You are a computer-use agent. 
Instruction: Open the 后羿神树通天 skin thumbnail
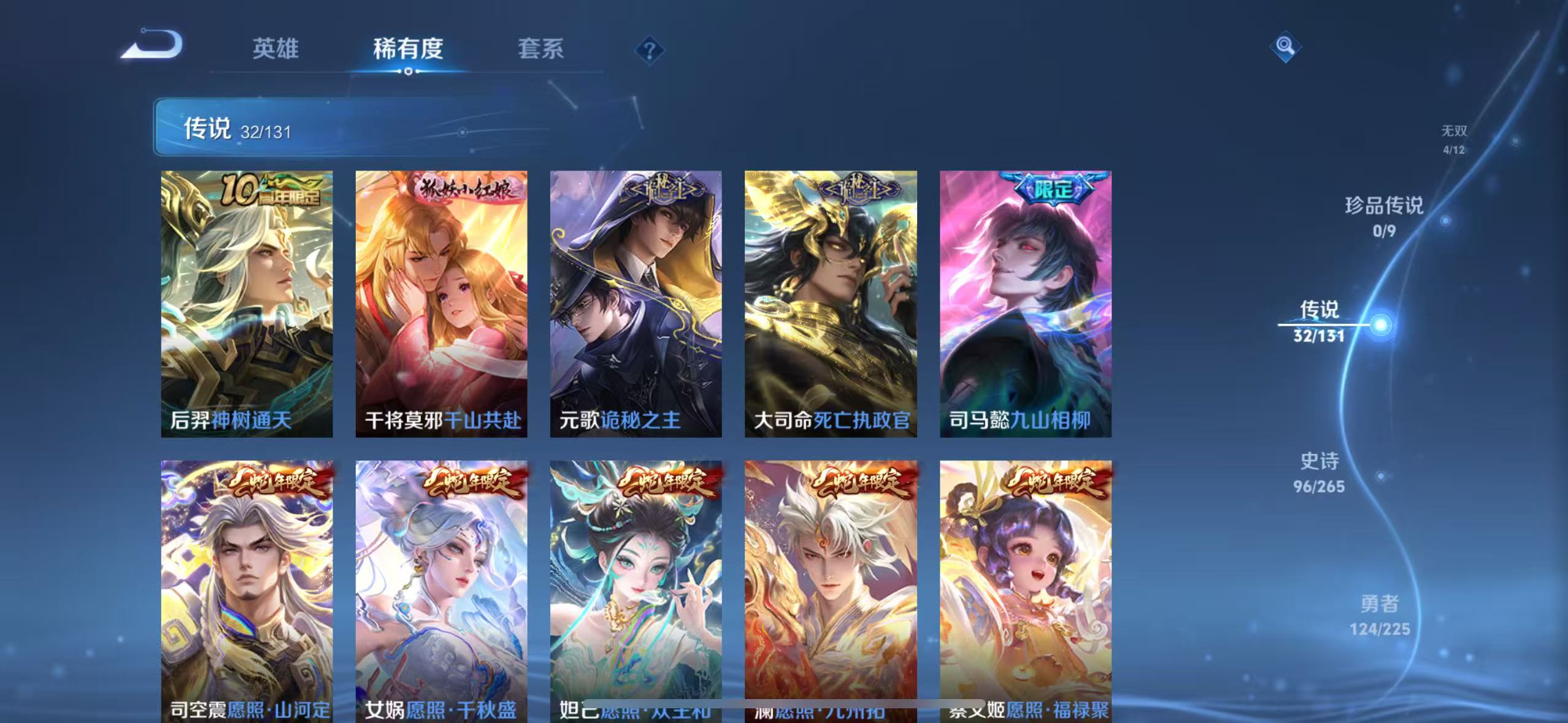tap(247, 304)
